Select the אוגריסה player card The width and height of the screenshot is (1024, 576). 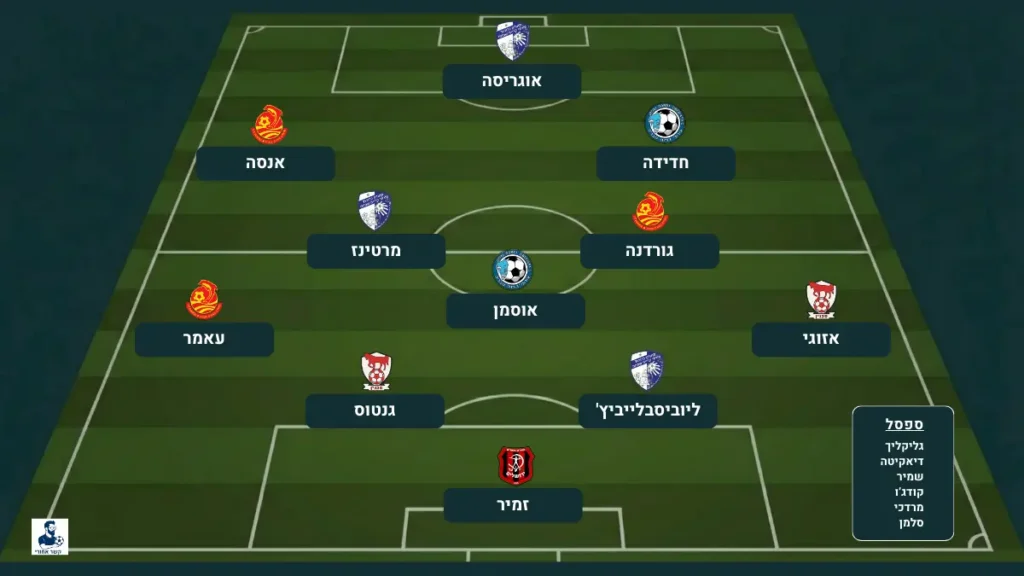512,81
